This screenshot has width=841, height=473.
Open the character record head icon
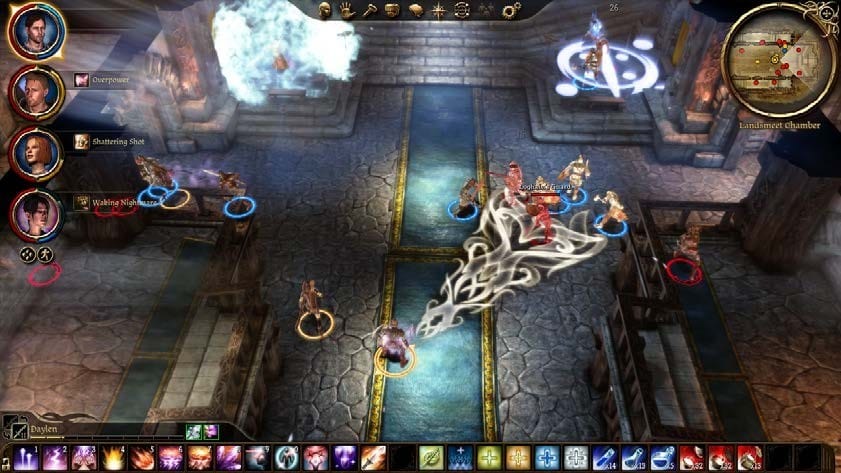pyautogui.click(x=326, y=11)
